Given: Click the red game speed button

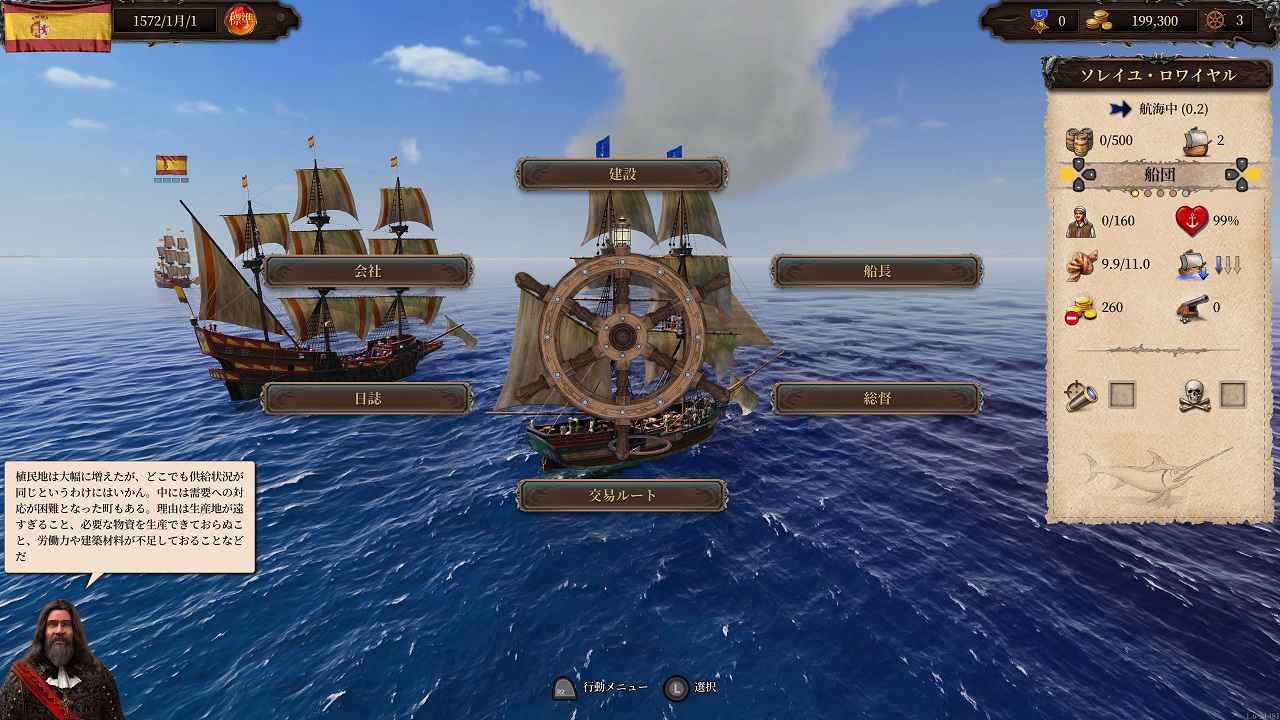Looking at the screenshot, I should [240, 20].
